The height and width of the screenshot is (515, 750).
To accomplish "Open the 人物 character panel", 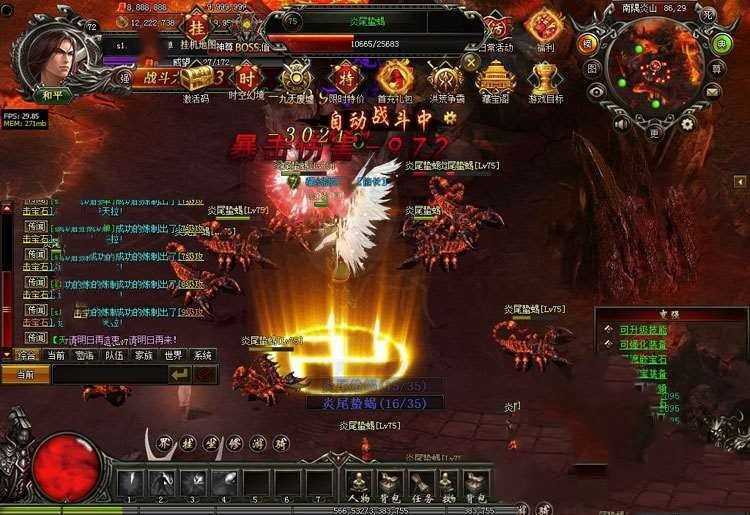I will point(359,483).
